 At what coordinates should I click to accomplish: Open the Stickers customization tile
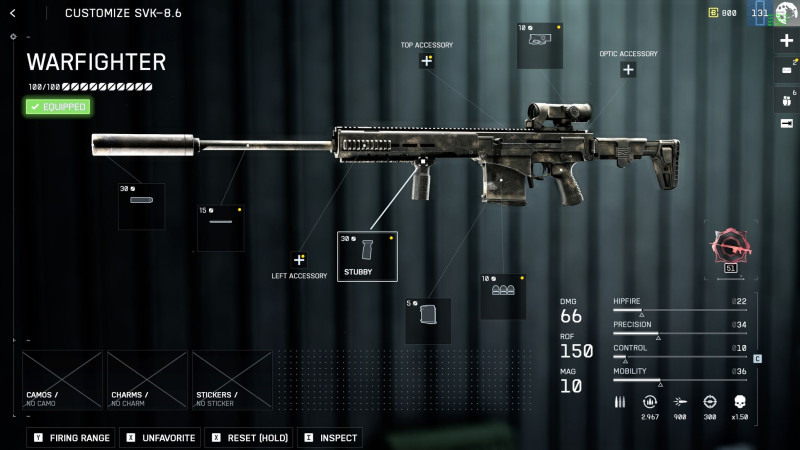[232, 380]
